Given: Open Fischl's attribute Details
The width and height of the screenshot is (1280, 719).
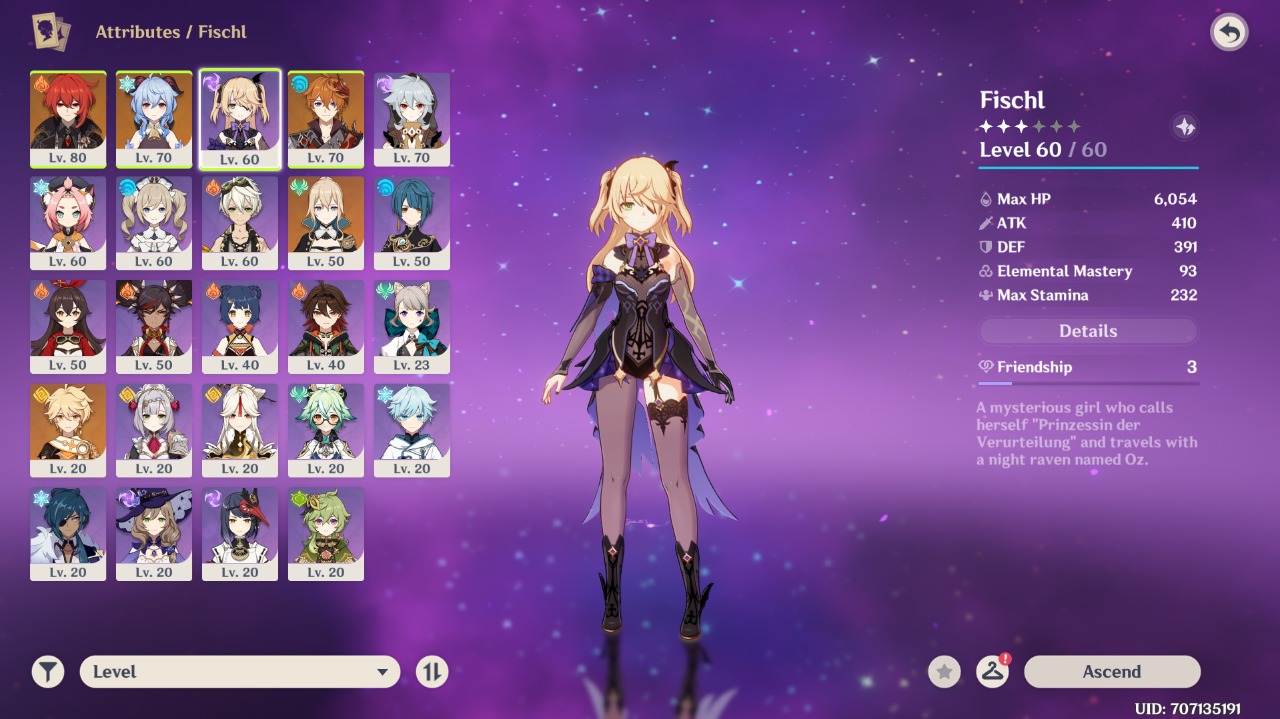Looking at the screenshot, I should pos(1087,331).
